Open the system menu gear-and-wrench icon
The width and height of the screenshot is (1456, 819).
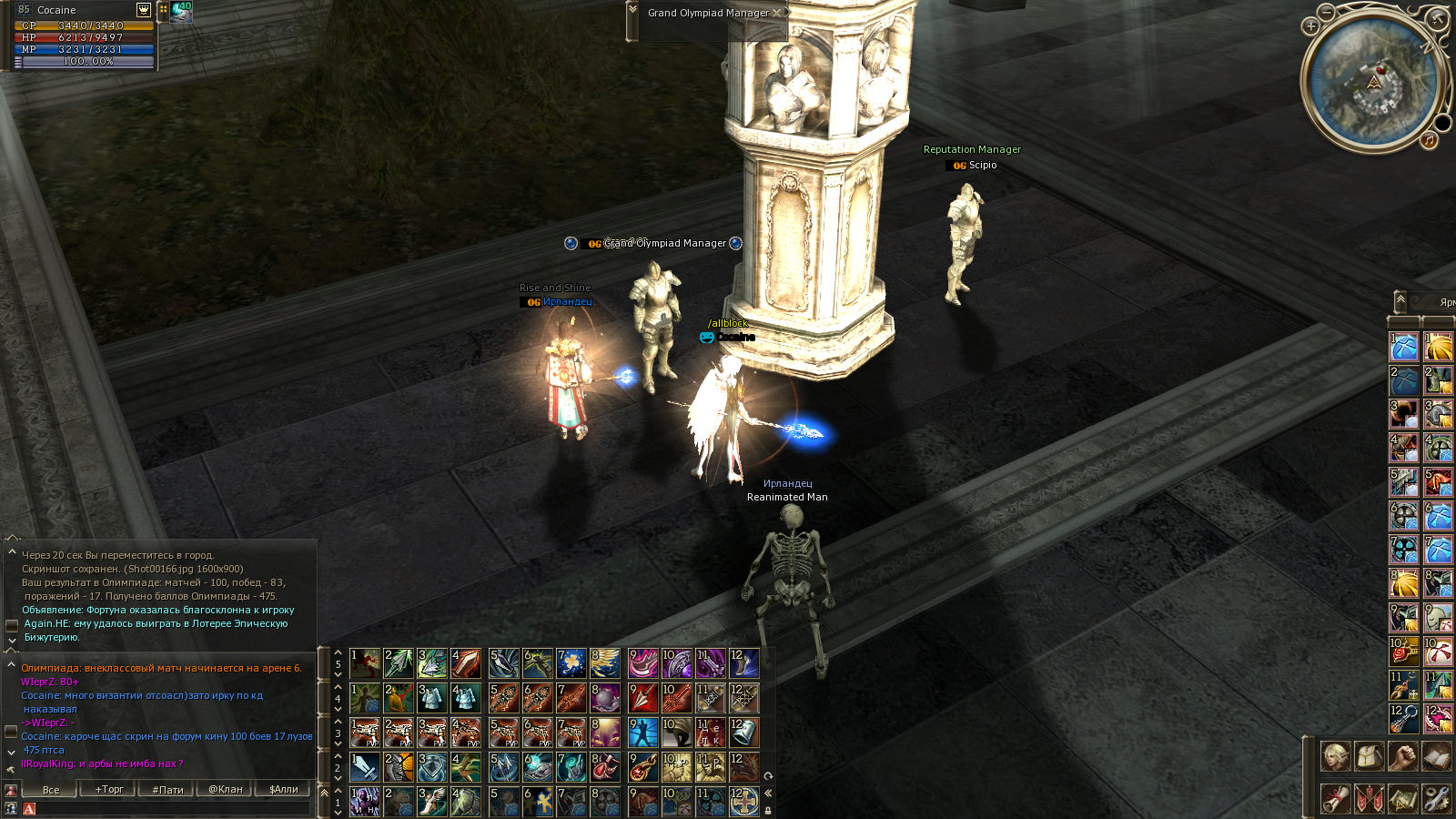1436,799
